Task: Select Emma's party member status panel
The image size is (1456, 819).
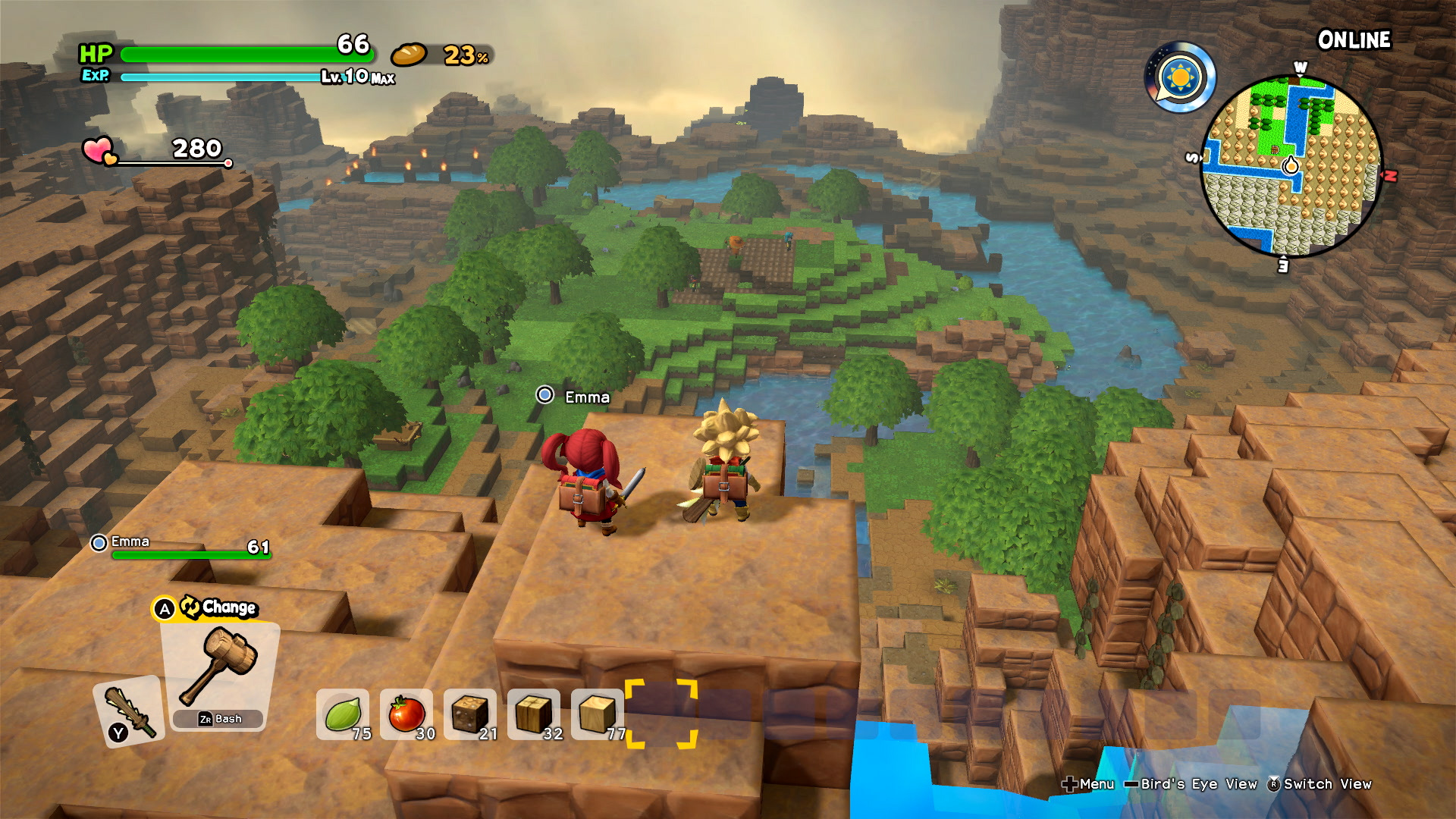Action: (180, 548)
